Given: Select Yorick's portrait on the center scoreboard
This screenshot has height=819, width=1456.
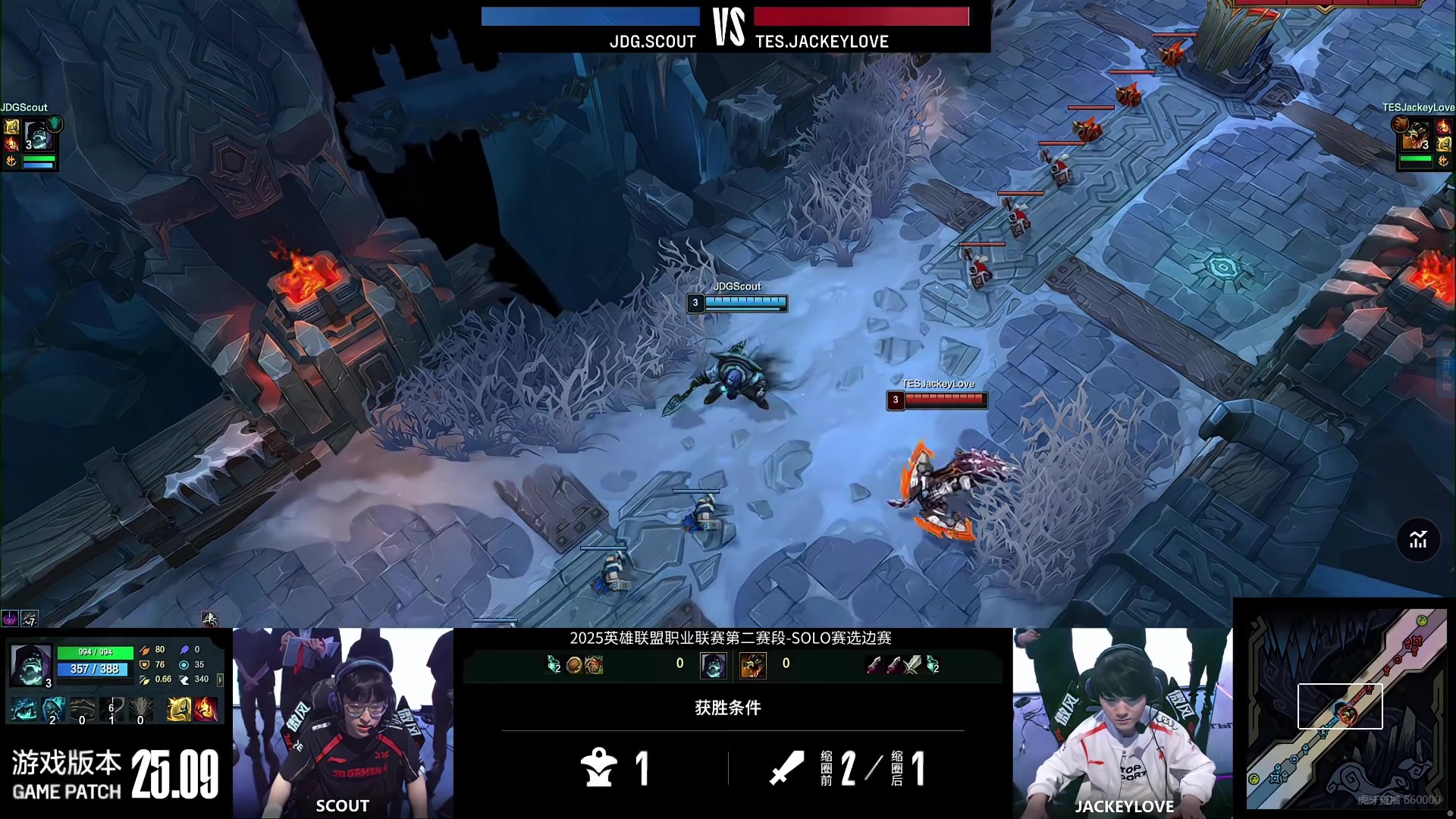Looking at the screenshot, I should pyautogui.click(x=713, y=665).
